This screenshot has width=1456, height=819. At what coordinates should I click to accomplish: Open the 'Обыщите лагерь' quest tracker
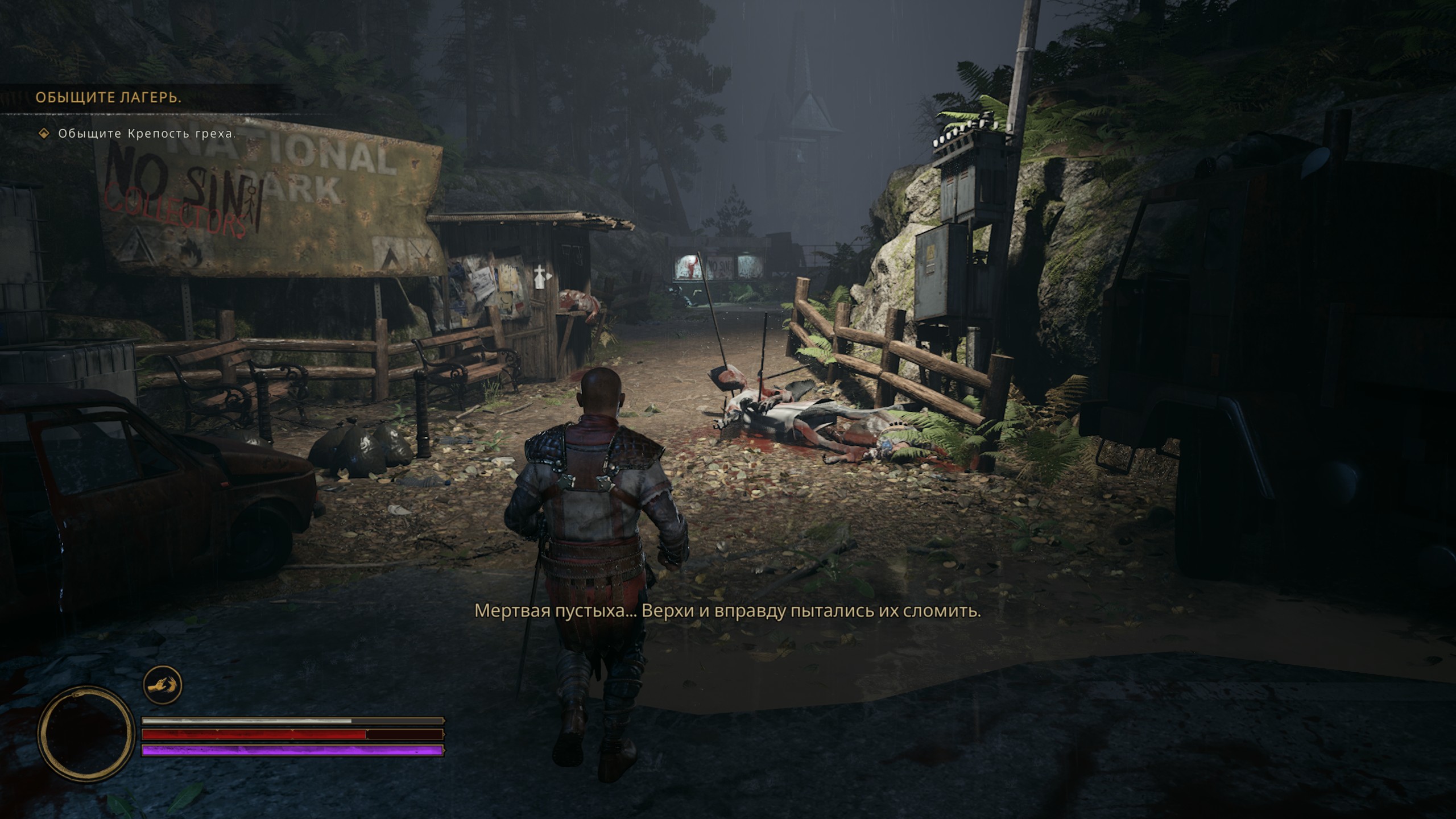(x=109, y=97)
